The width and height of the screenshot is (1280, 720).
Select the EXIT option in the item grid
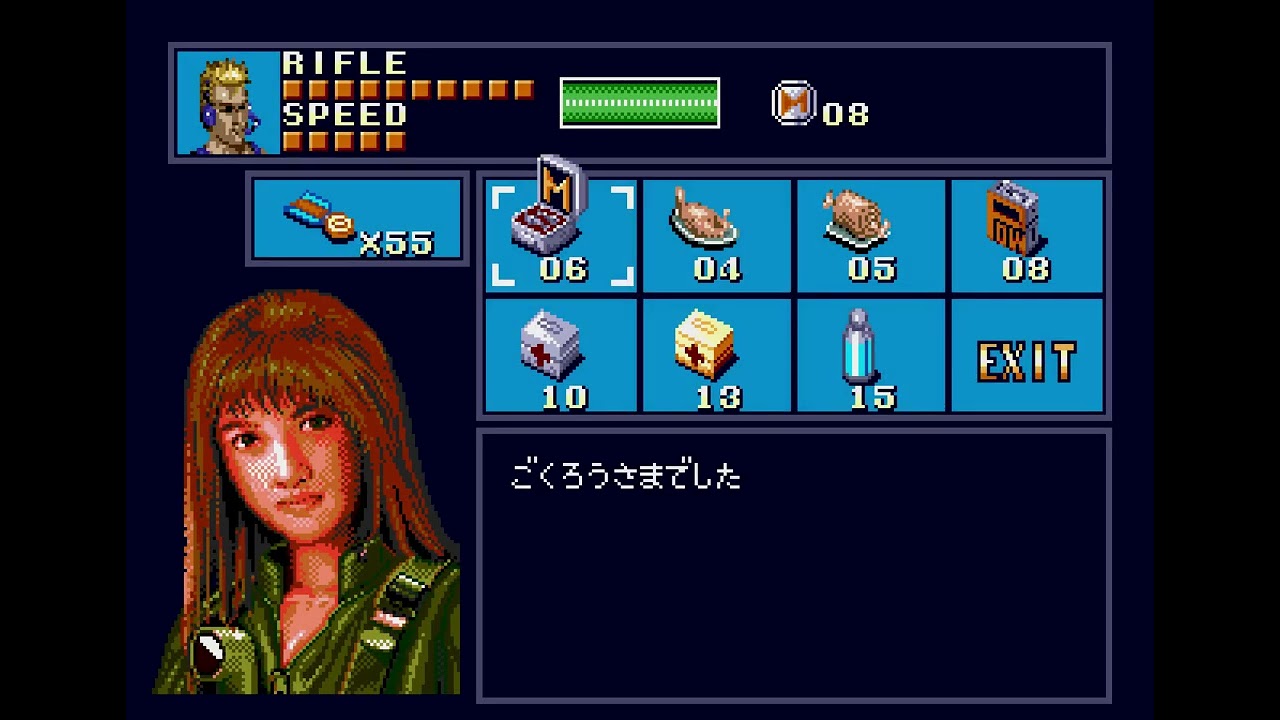(1027, 357)
